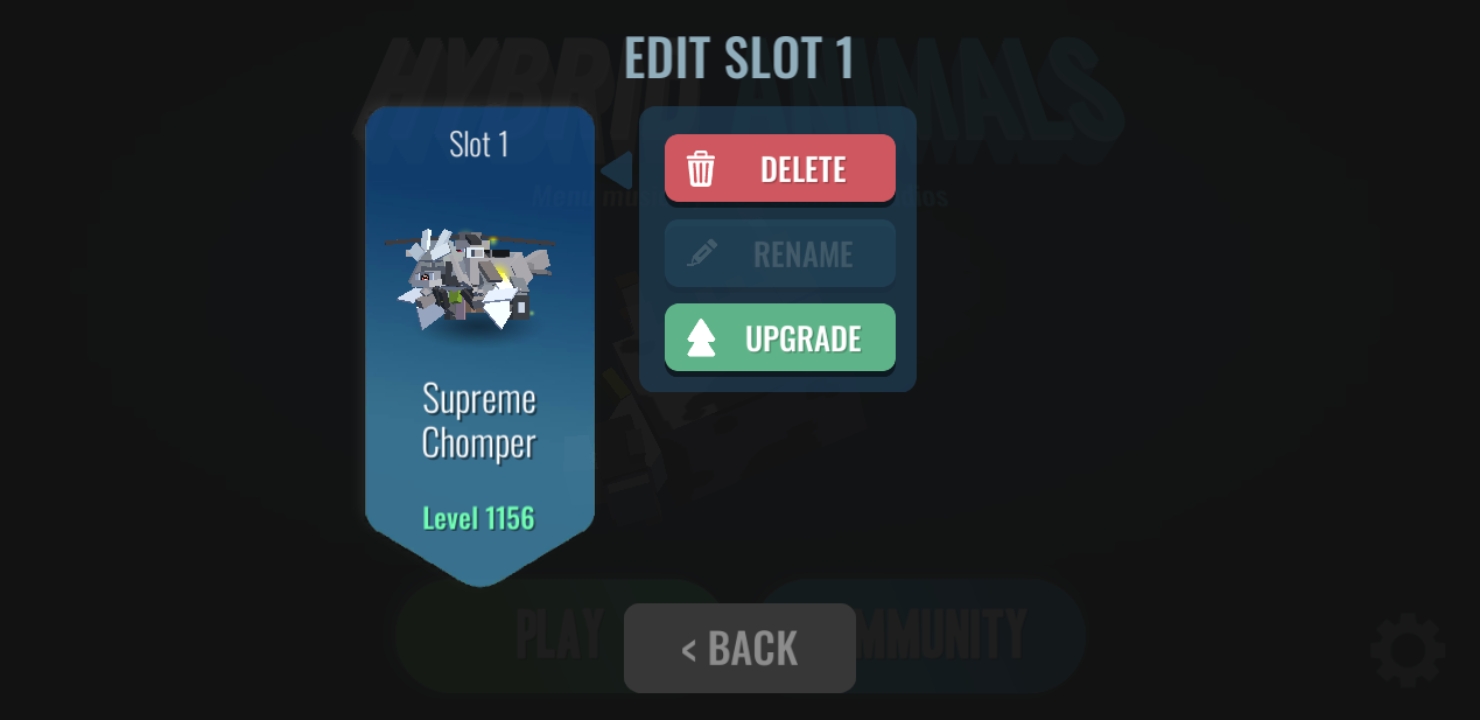Screen dimensions: 1480x720
Task: Select the pencil icon on Rename
Action: tap(704, 253)
